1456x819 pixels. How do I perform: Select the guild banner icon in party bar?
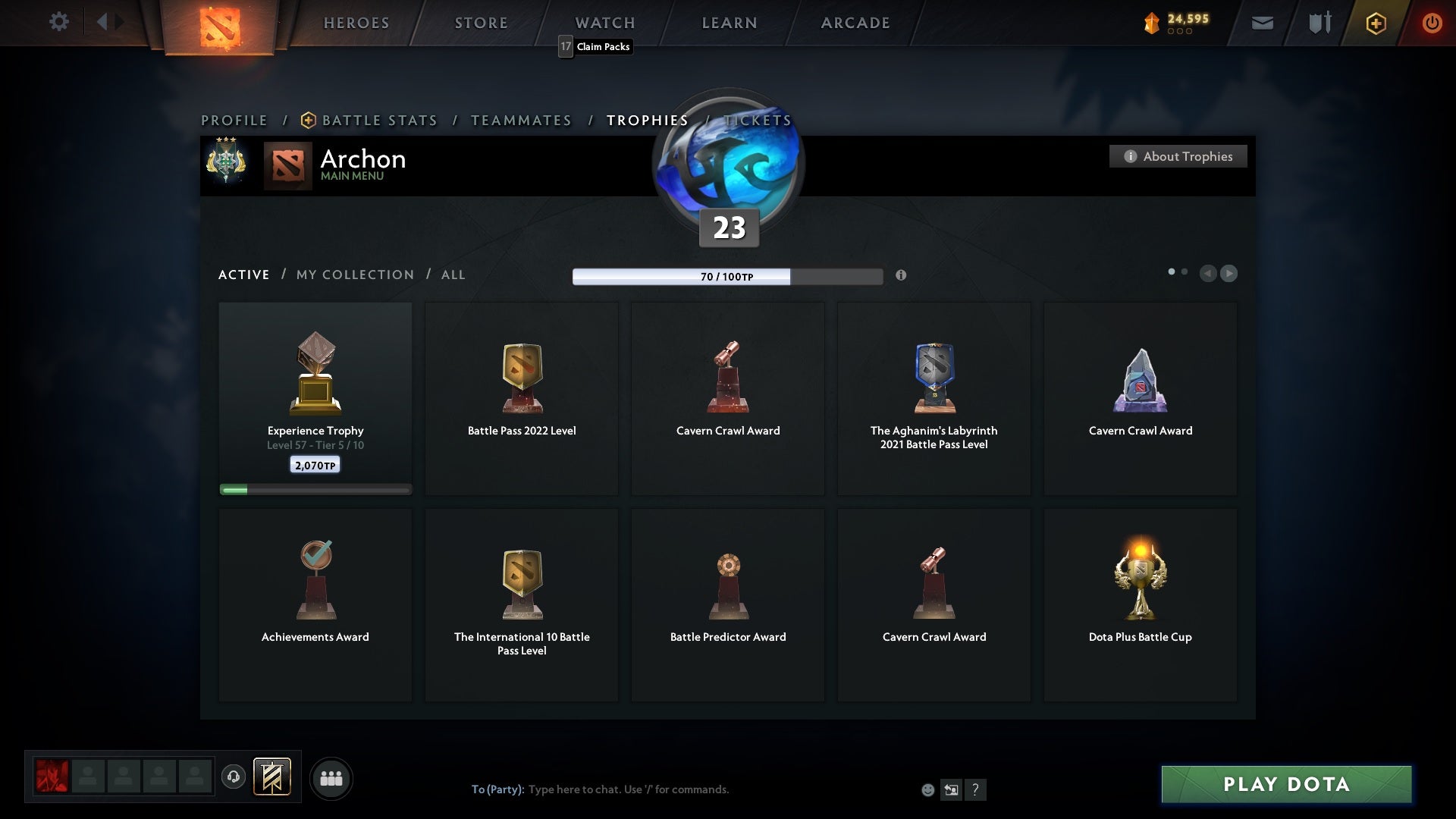pyautogui.click(x=273, y=777)
